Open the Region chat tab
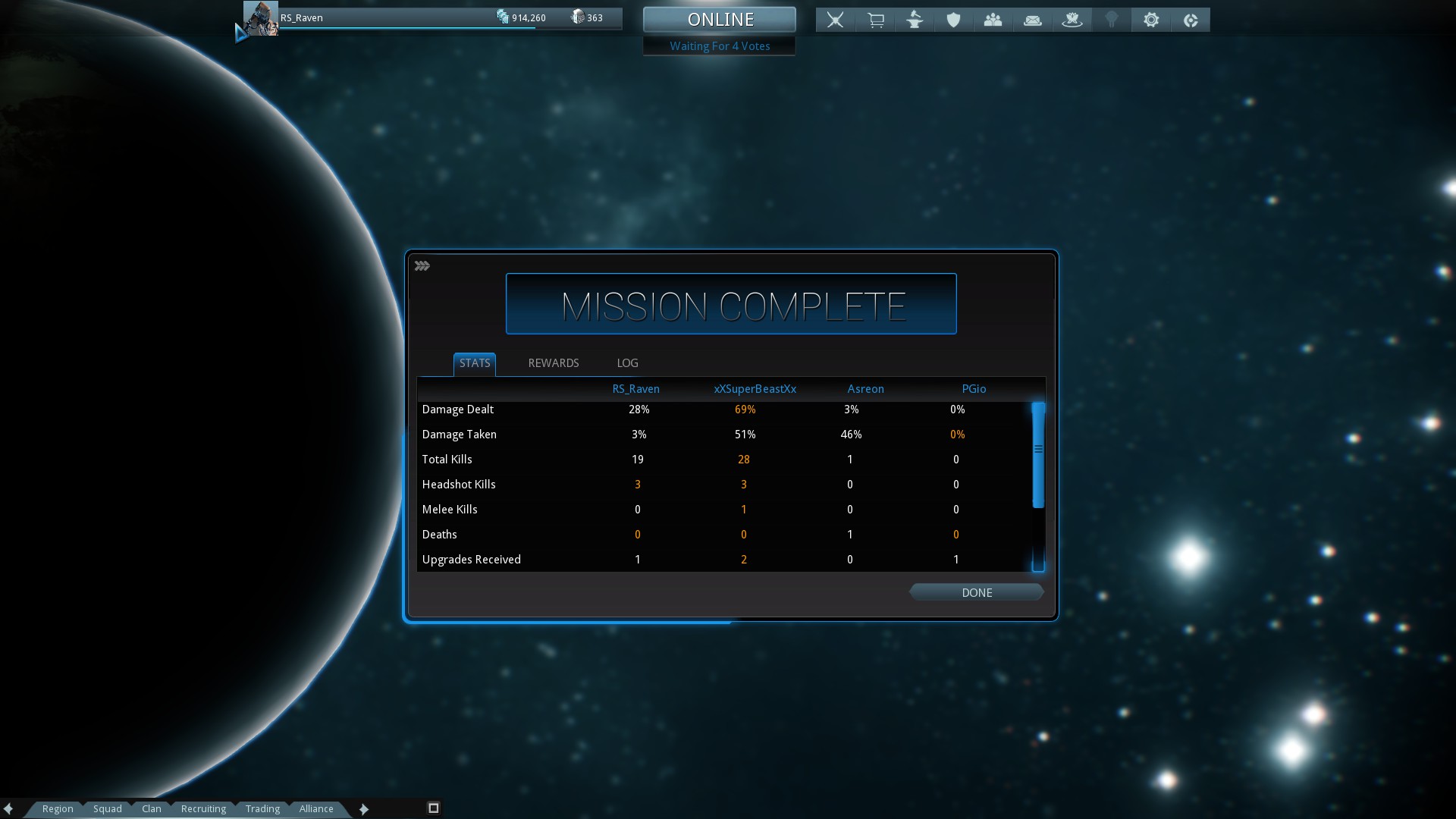 click(x=58, y=808)
